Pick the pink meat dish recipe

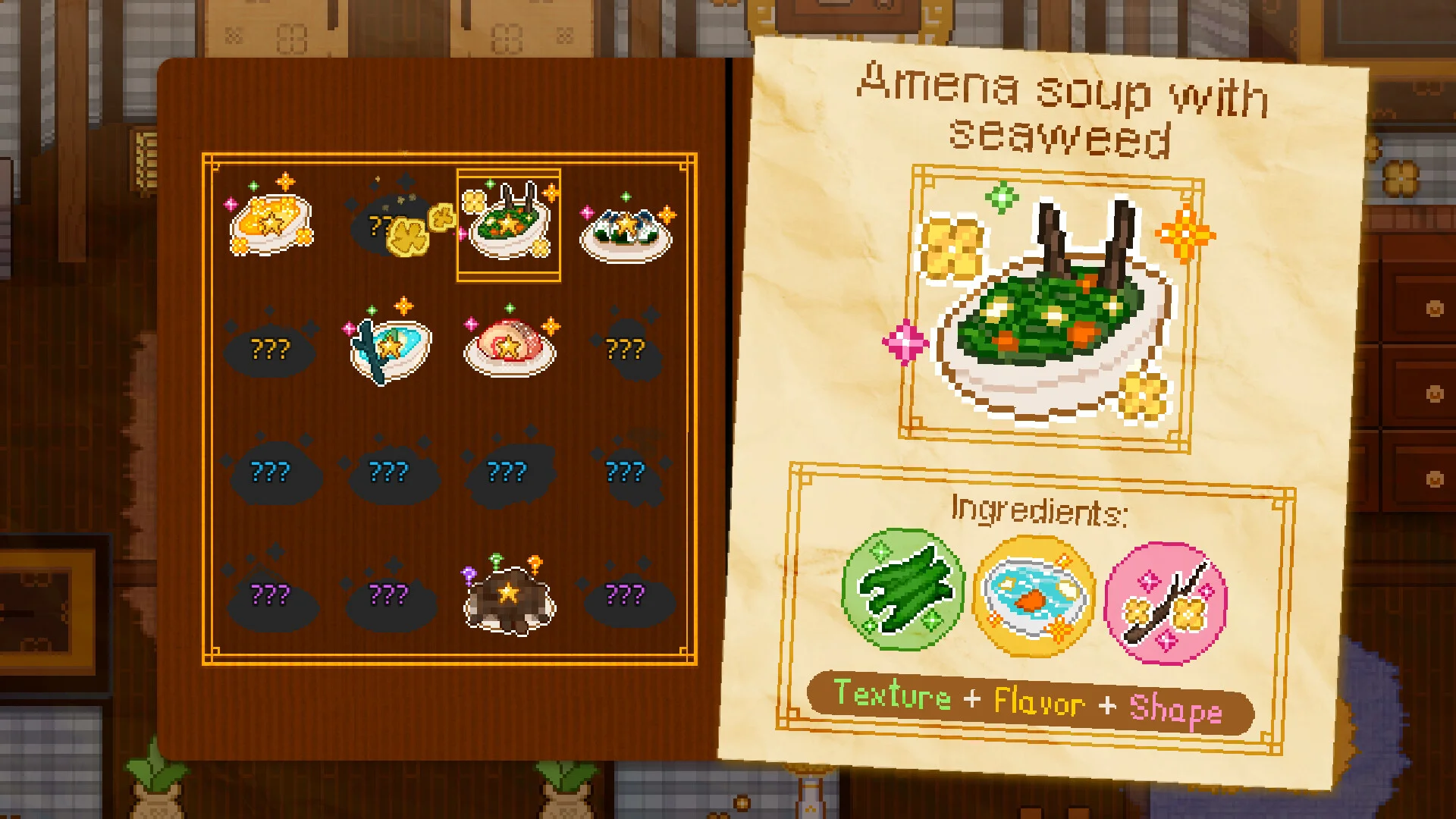(508, 347)
